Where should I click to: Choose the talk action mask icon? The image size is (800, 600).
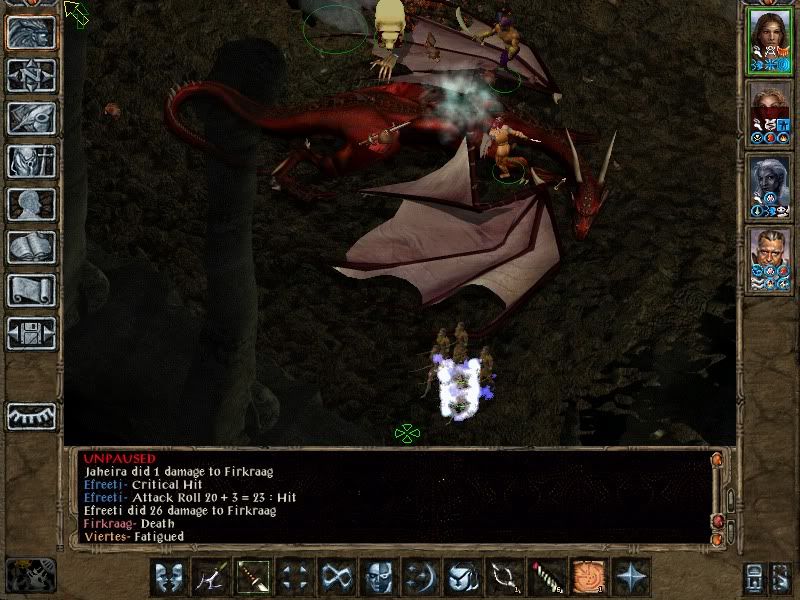[x=170, y=577]
